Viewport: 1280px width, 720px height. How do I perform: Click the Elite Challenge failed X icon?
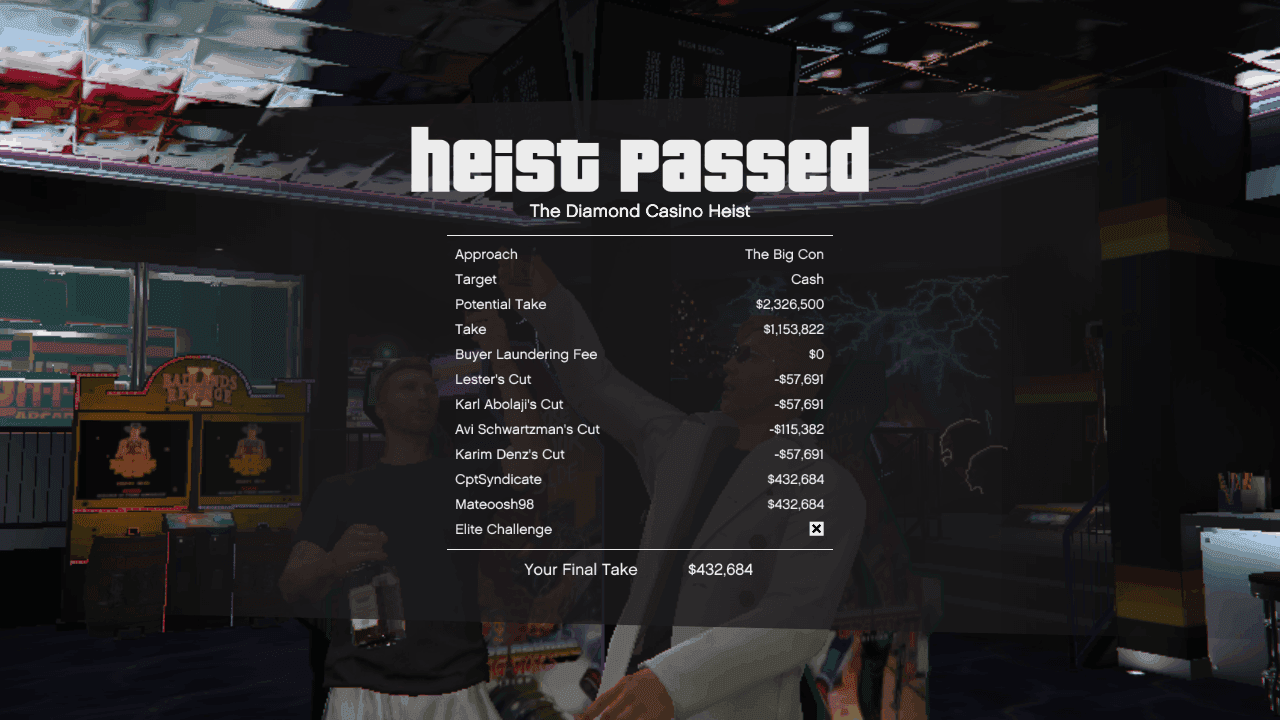816,529
